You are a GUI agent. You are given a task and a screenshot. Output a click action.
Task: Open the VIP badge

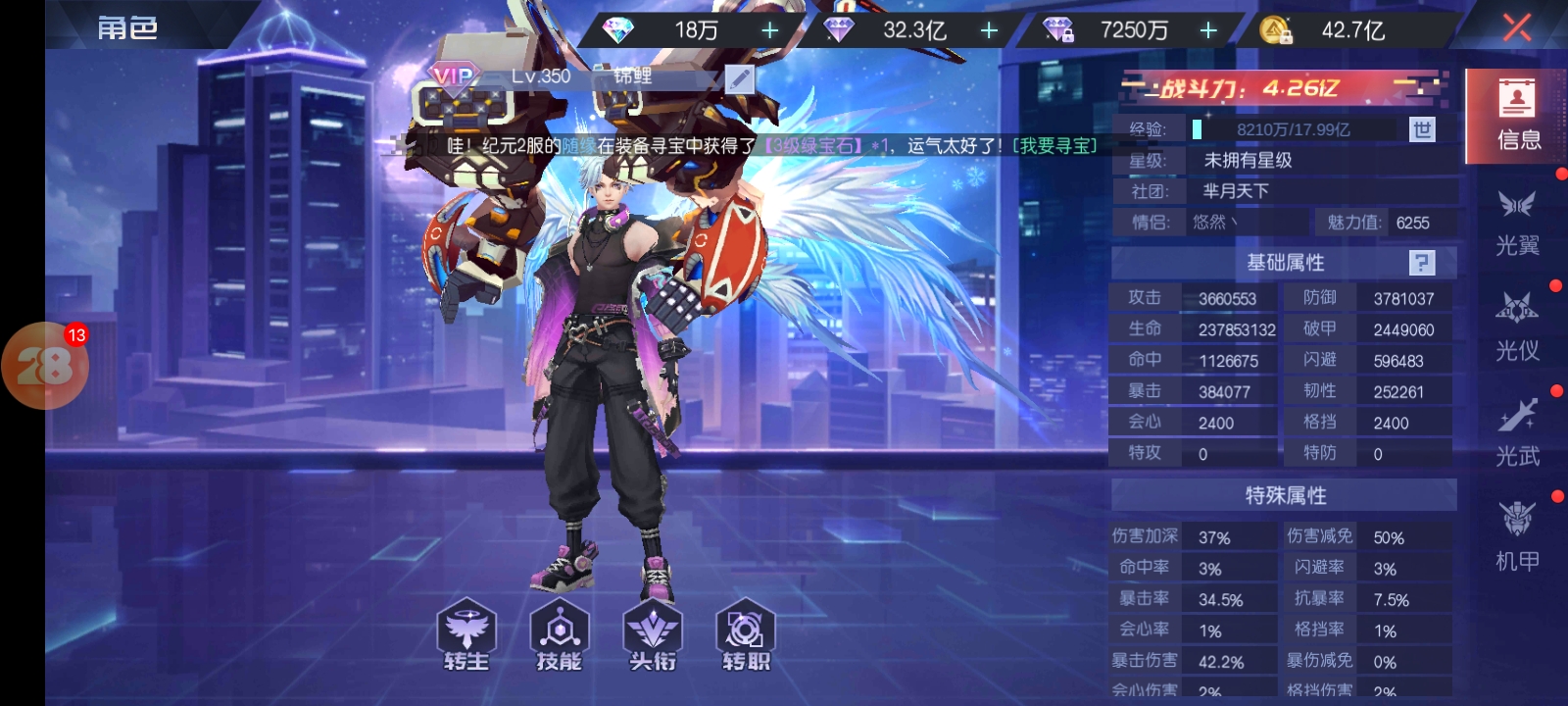[453, 76]
